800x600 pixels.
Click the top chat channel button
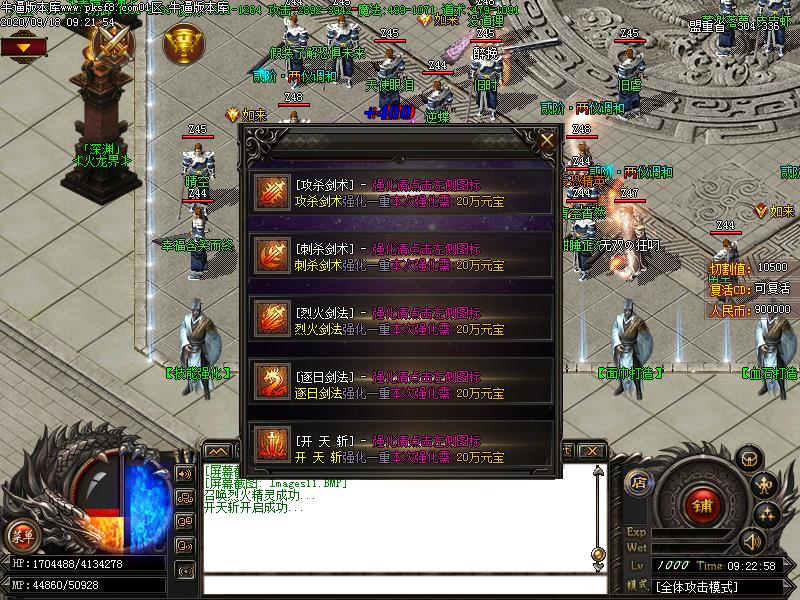[x=184, y=473]
